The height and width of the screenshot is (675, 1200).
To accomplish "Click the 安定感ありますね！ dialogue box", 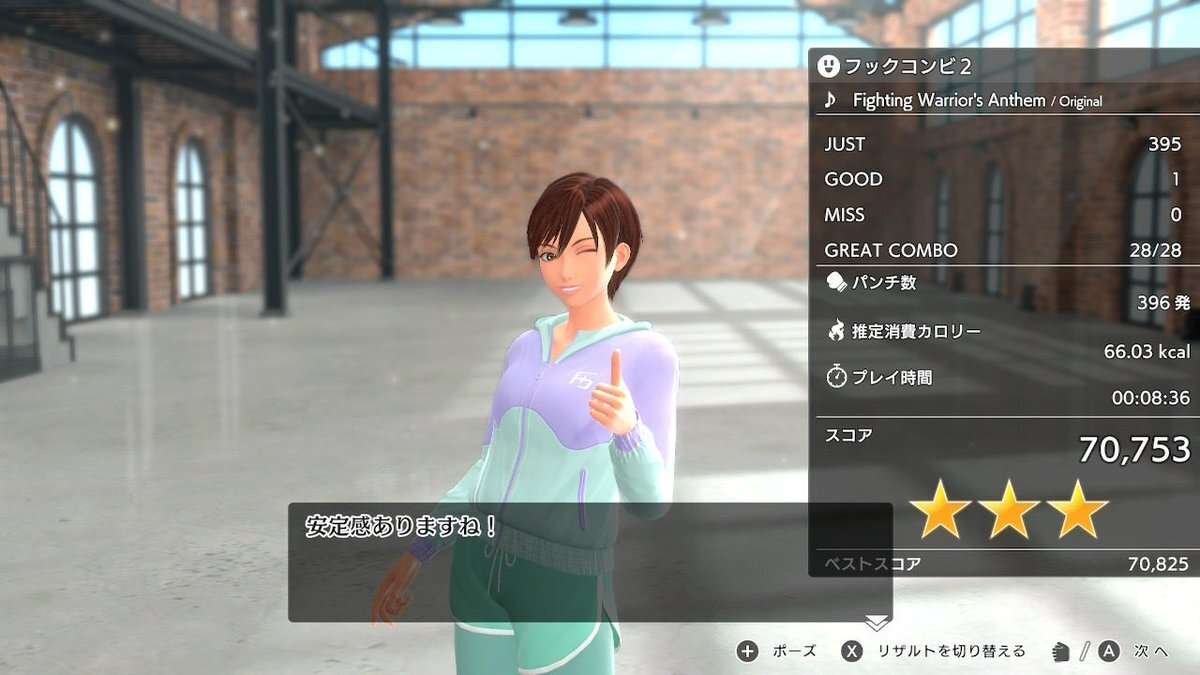I will (x=590, y=562).
